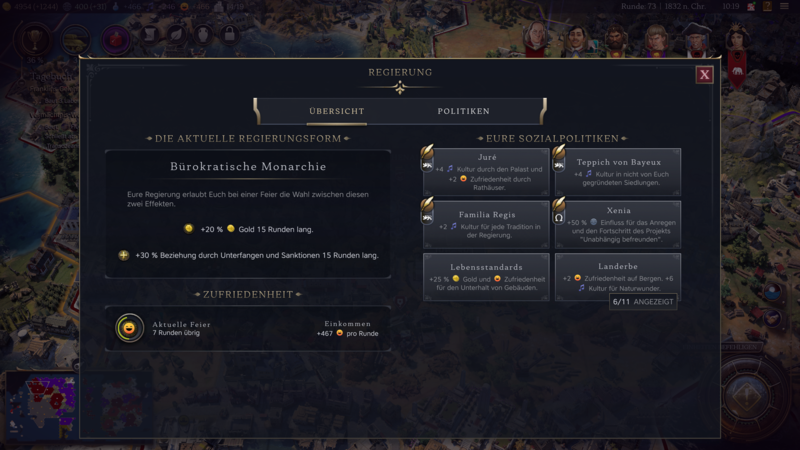The width and height of the screenshot is (800, 450).
Task: Select the Lebensstandards policy card
Action: click(x=487, y=277)
